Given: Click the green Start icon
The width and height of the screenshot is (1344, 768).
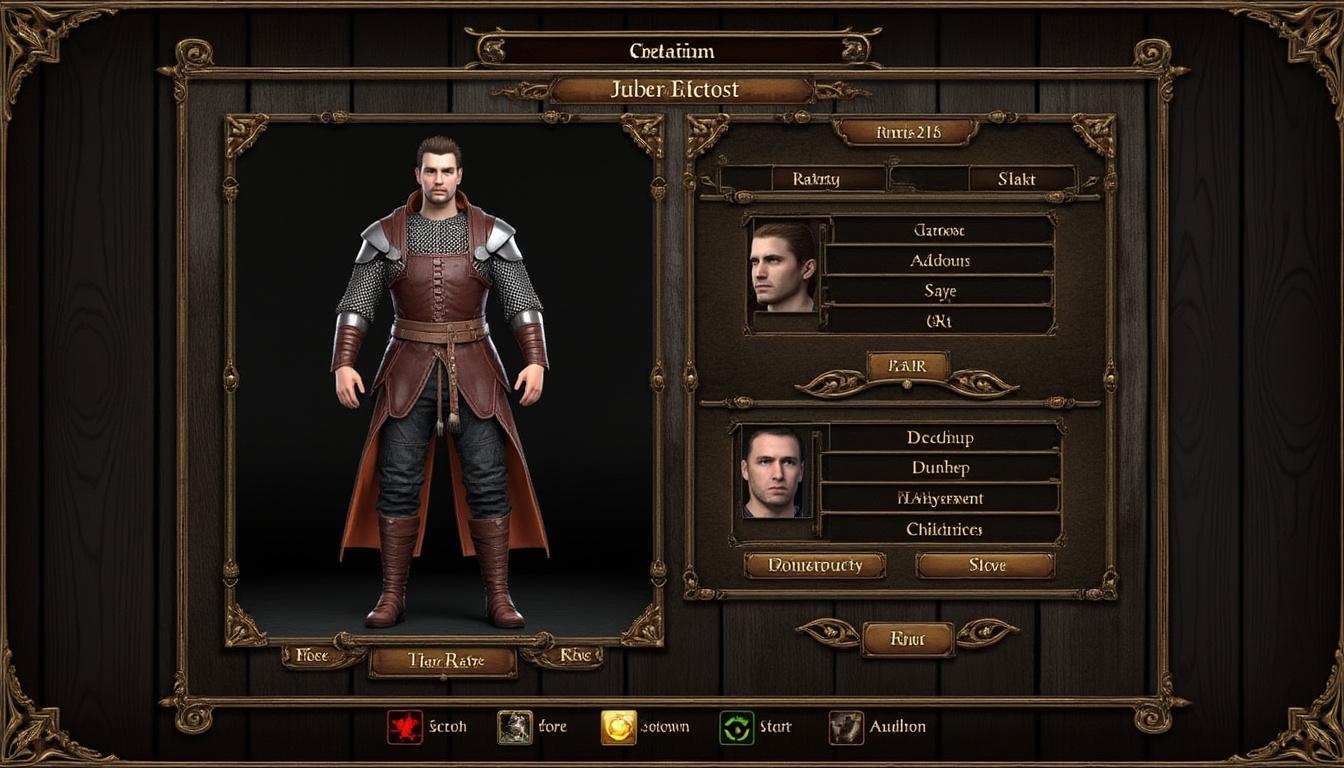Looking at the screenshot, I should click(x=737, y=727).
